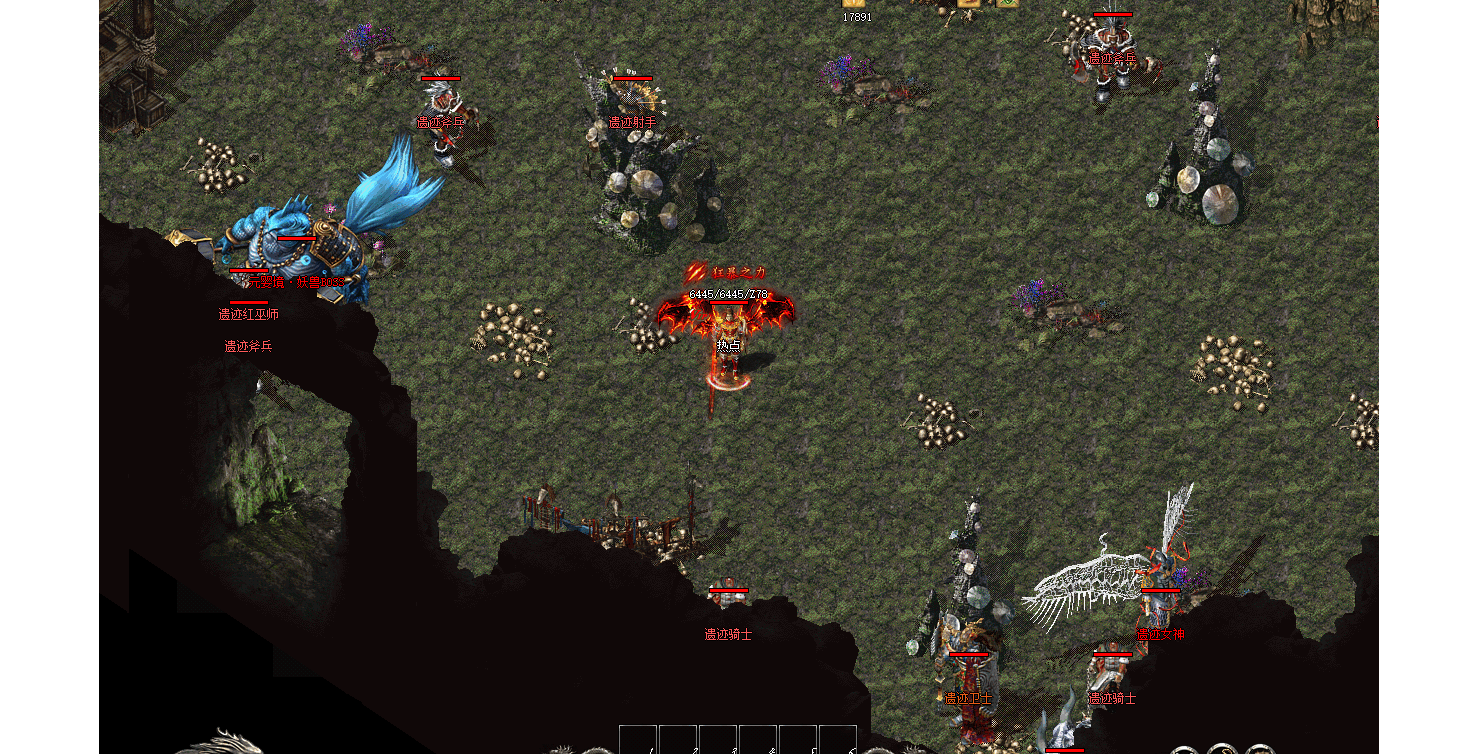The height and width of the screenshot is (754, 1479).
Task: Select hotbar slot number 6
Action: [x=838, y=740]
